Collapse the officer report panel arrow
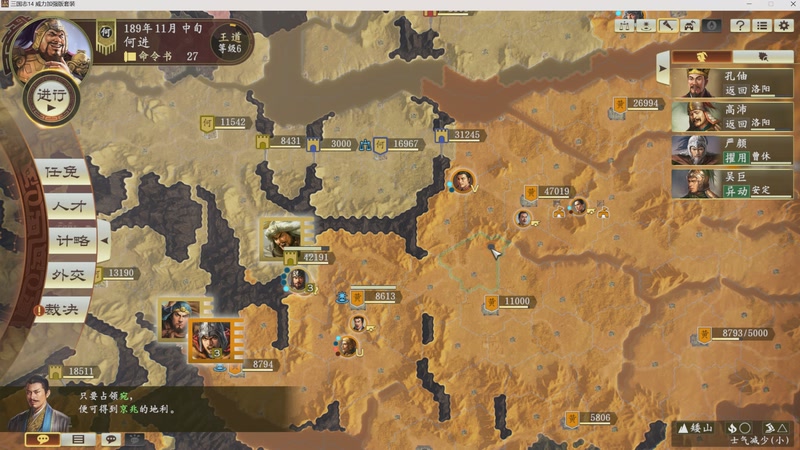The width and height of the screenshot is (800, 450). (662, 68)
